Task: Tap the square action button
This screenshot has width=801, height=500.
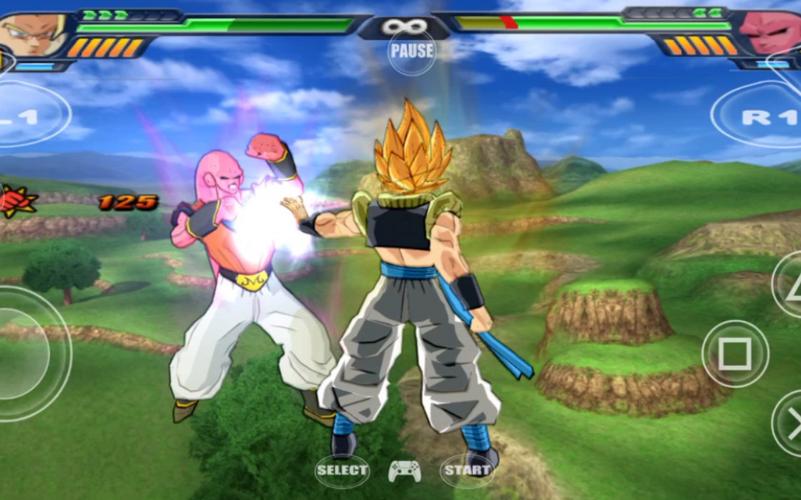Action: coord(735,353)
